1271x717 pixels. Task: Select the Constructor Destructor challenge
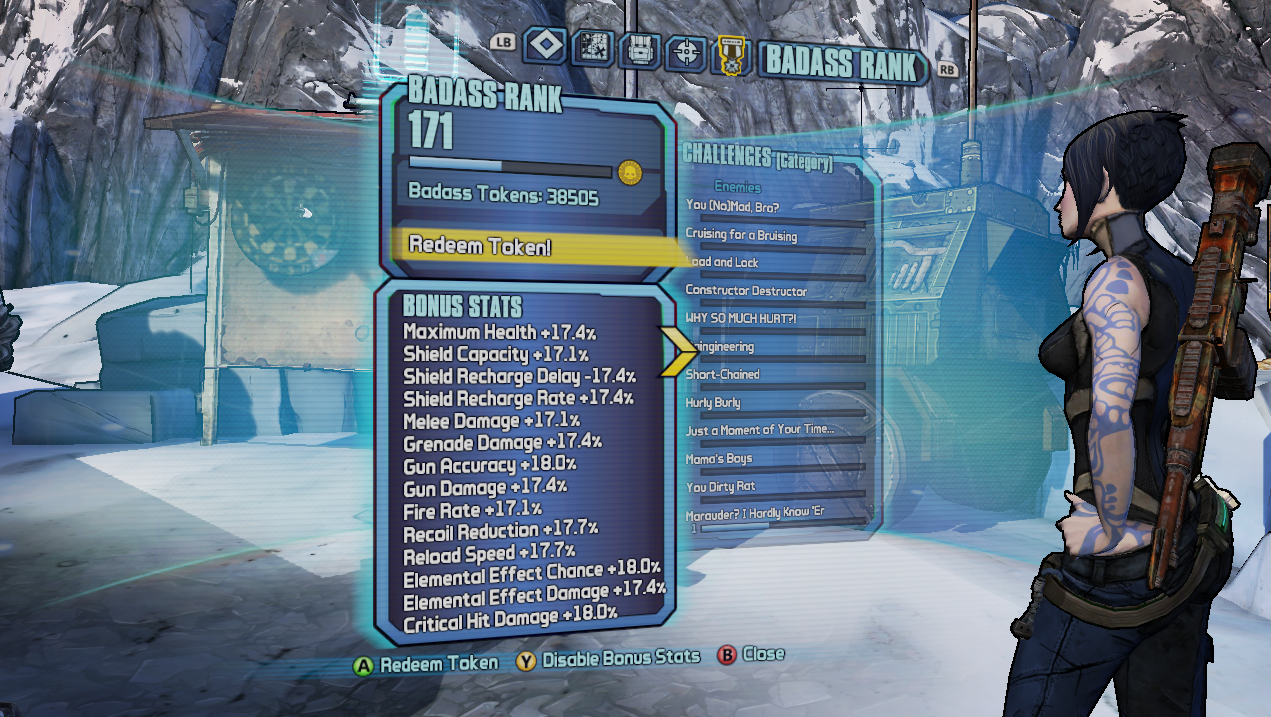click(746, 291)
